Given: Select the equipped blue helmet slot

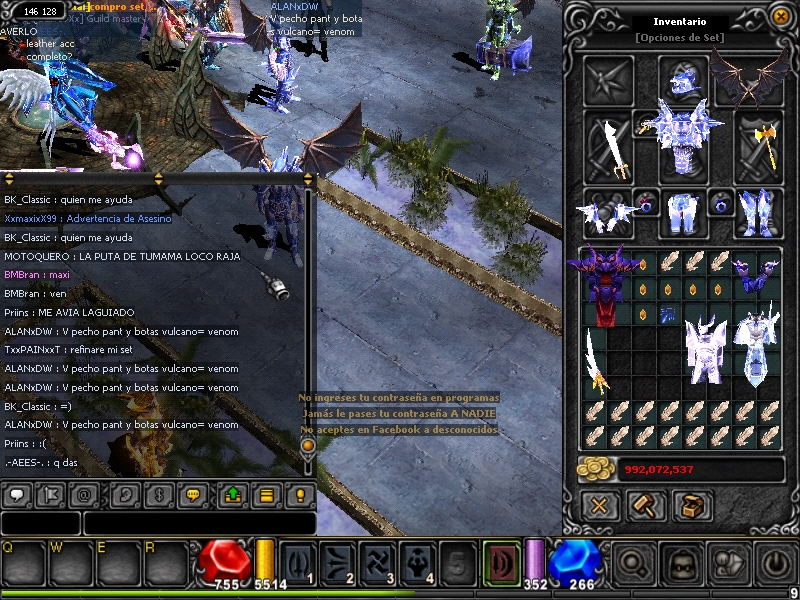Looking at the screenshot, I should 683,81.
